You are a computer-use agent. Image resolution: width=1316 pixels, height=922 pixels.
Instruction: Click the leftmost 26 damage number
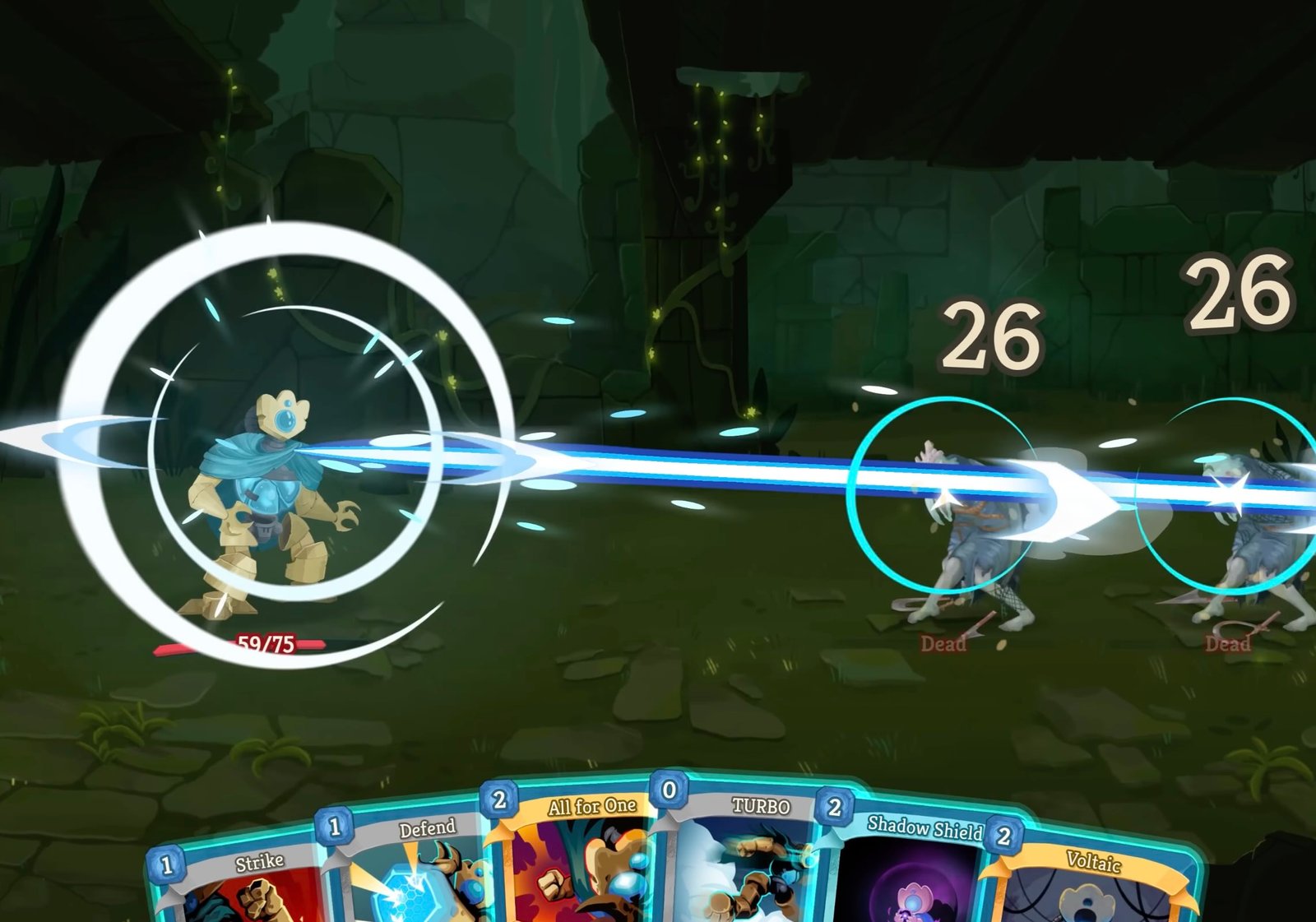click(989, 335)
